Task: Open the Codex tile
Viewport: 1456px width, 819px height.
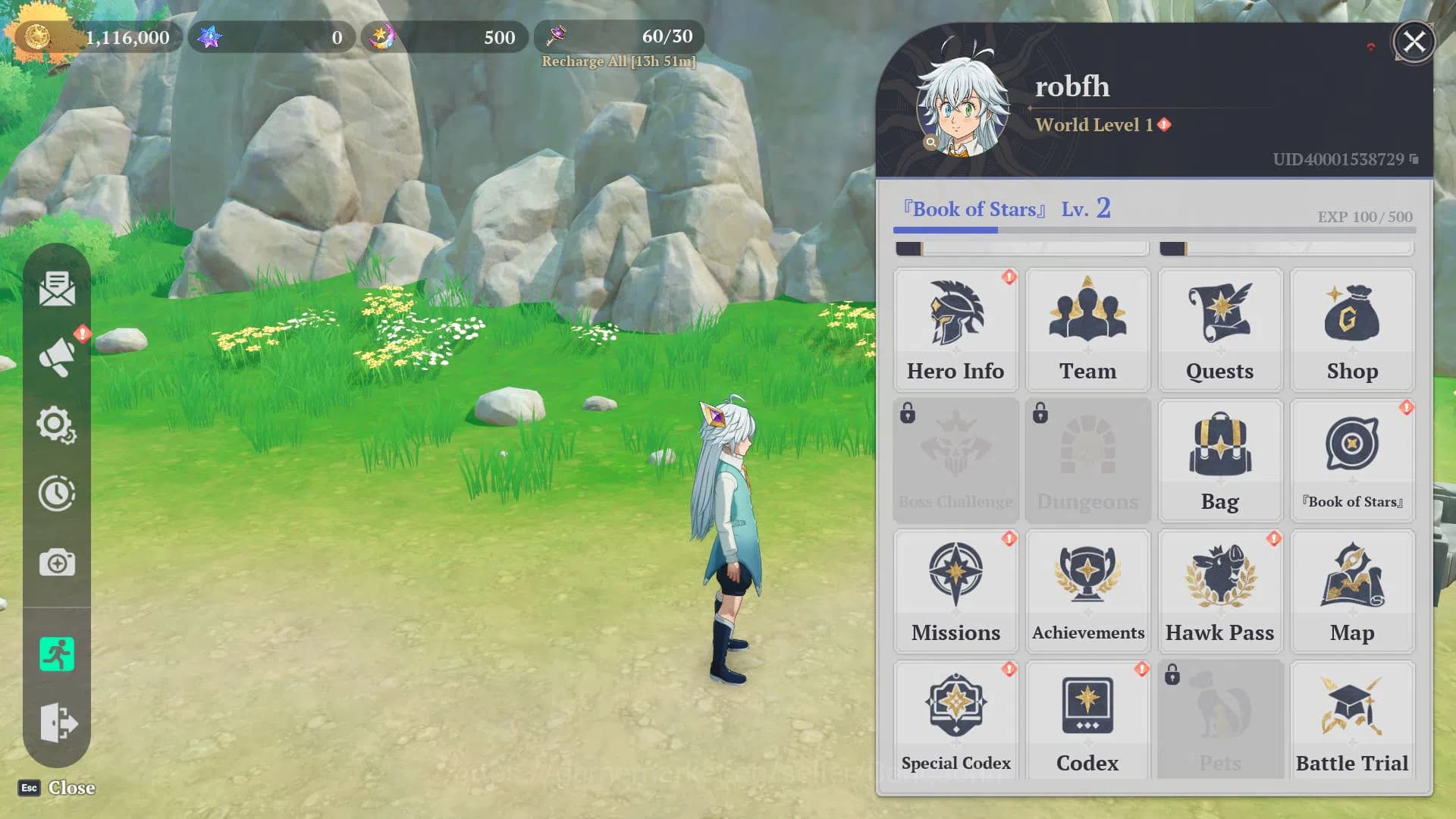Action: tap(1087, 720)
